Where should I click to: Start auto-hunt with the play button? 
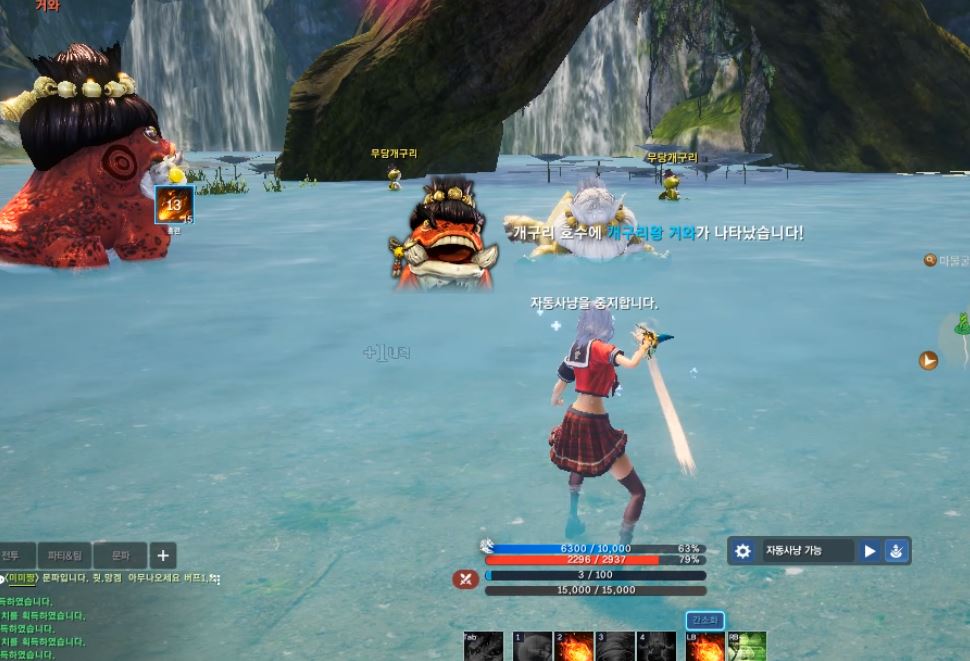(x=870, y=551)
